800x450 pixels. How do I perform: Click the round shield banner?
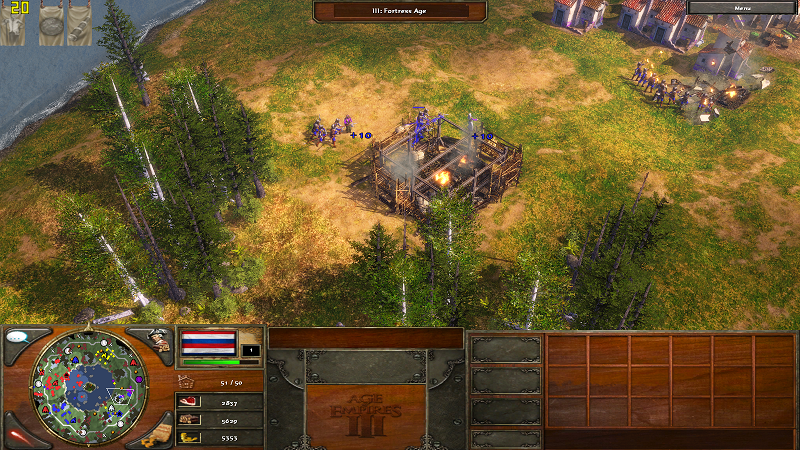51,27
